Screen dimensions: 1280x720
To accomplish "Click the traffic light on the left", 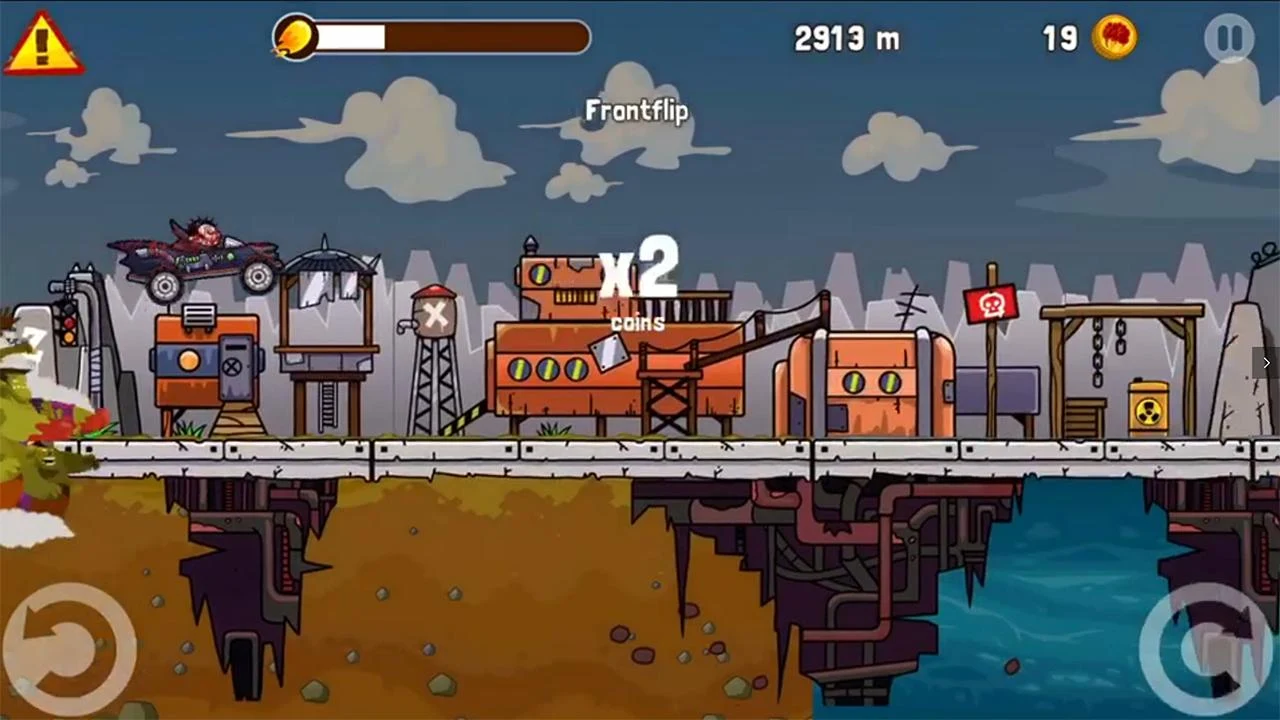I will coord(67,327).
